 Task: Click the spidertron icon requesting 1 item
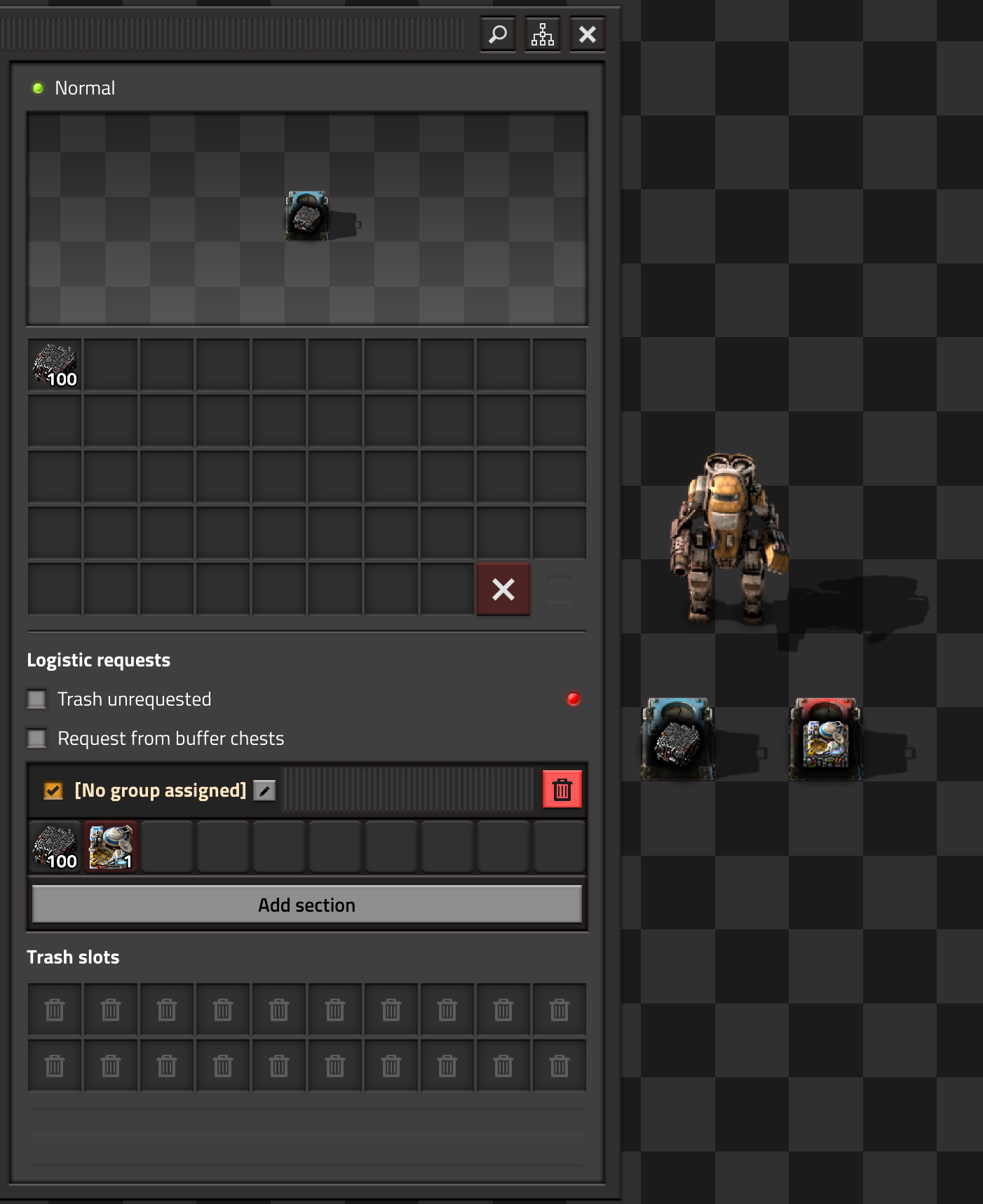pyautogui.click(x=110, y=847)
